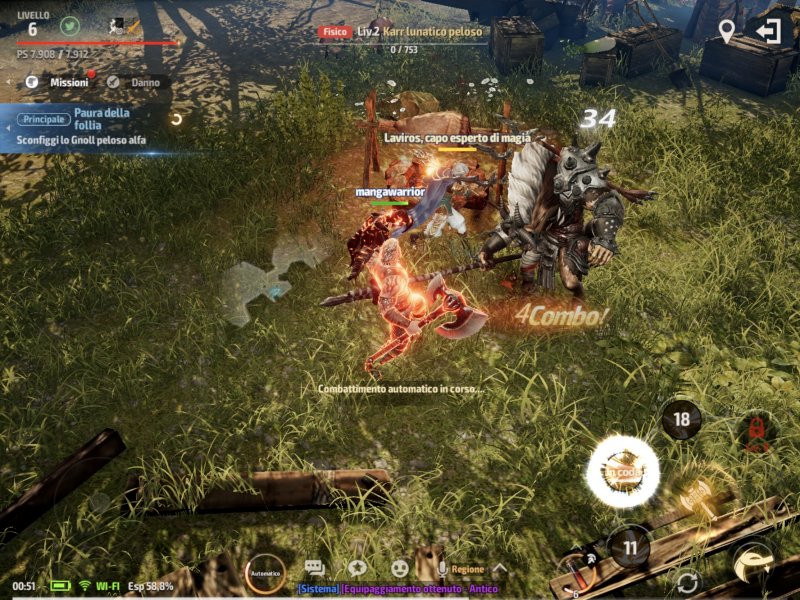
Task: Tap the green Twitter bird icon
Action: pyautogui.click(x=69, y=25)
